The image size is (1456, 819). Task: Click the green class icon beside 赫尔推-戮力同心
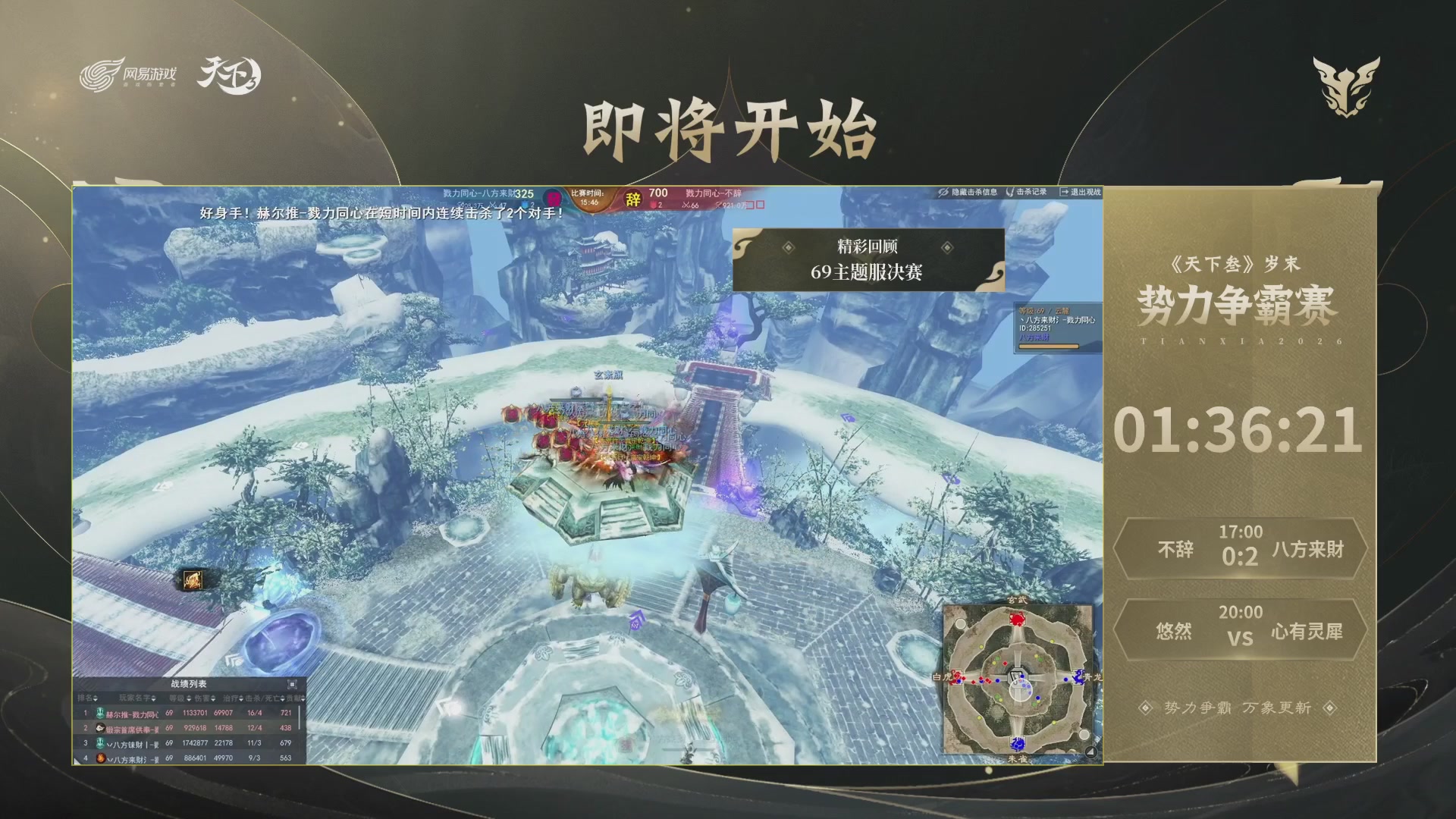101,713
